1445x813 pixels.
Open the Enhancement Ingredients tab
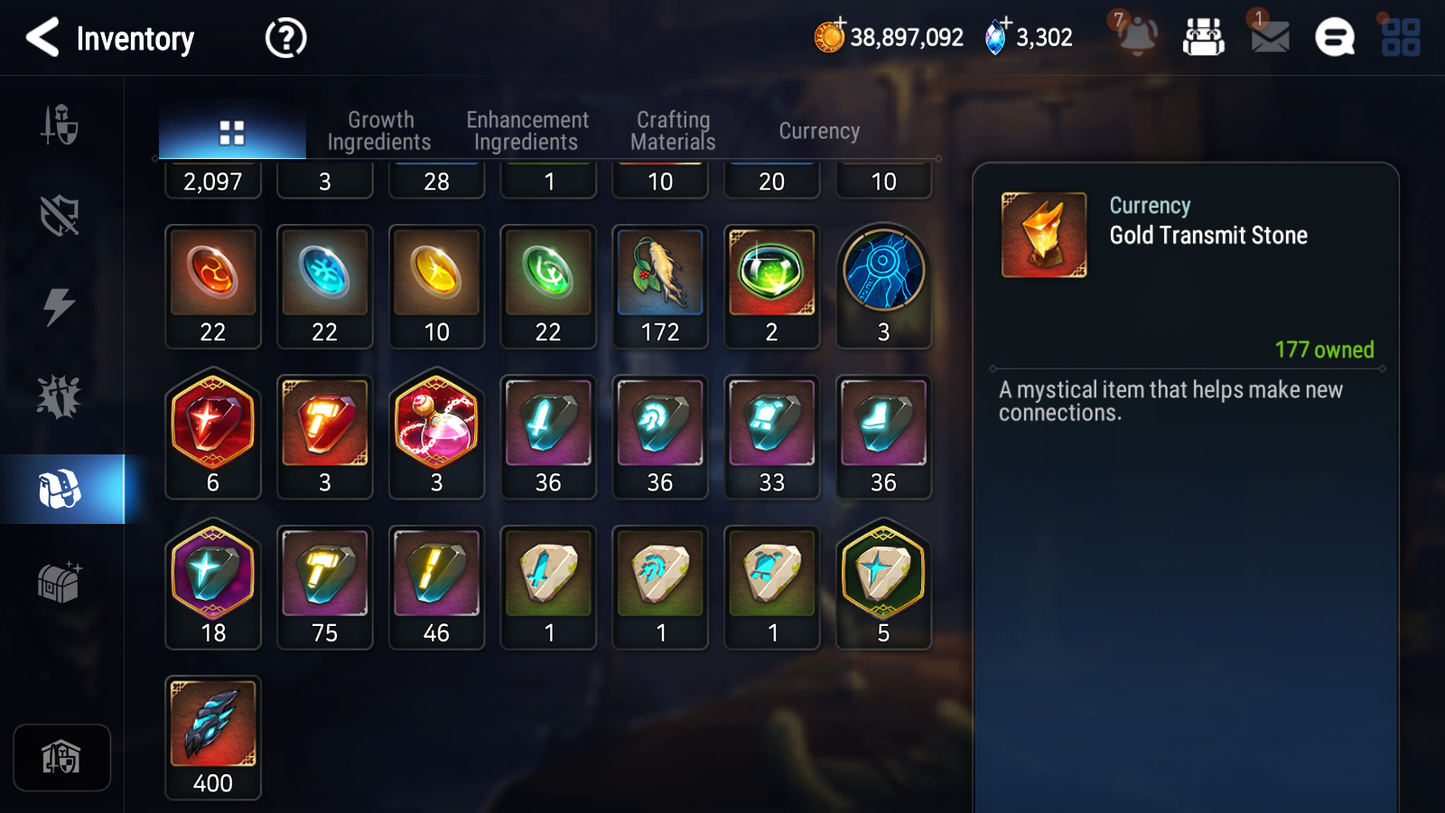527,131
